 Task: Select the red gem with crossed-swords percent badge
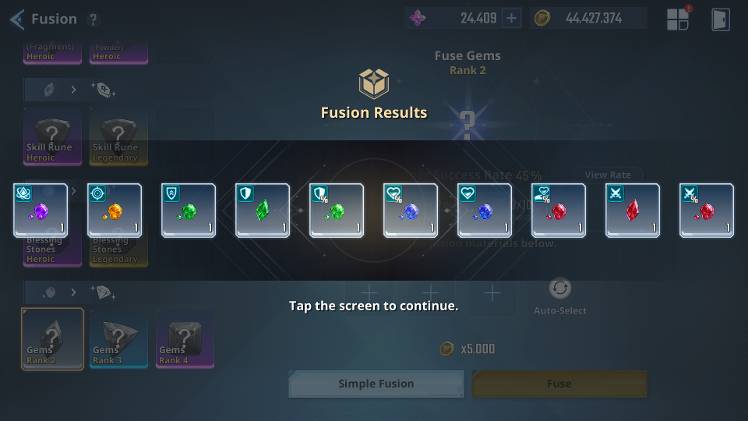706,210
